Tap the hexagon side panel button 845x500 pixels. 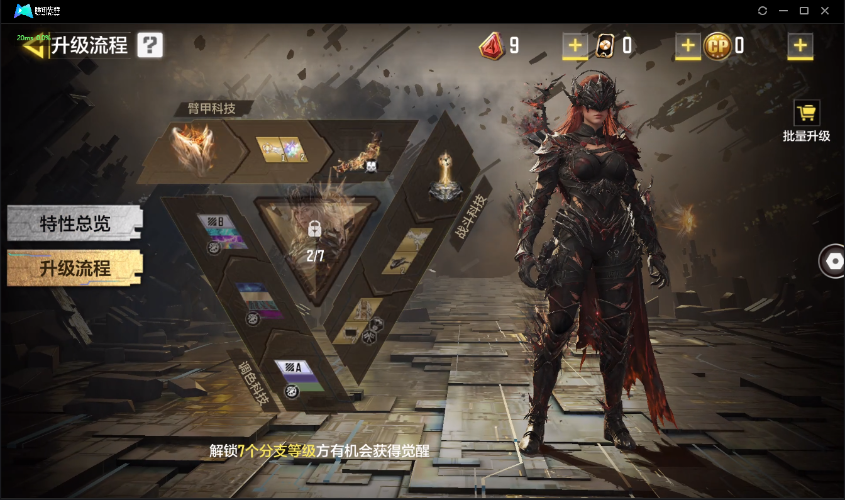(x=831, y=260)
